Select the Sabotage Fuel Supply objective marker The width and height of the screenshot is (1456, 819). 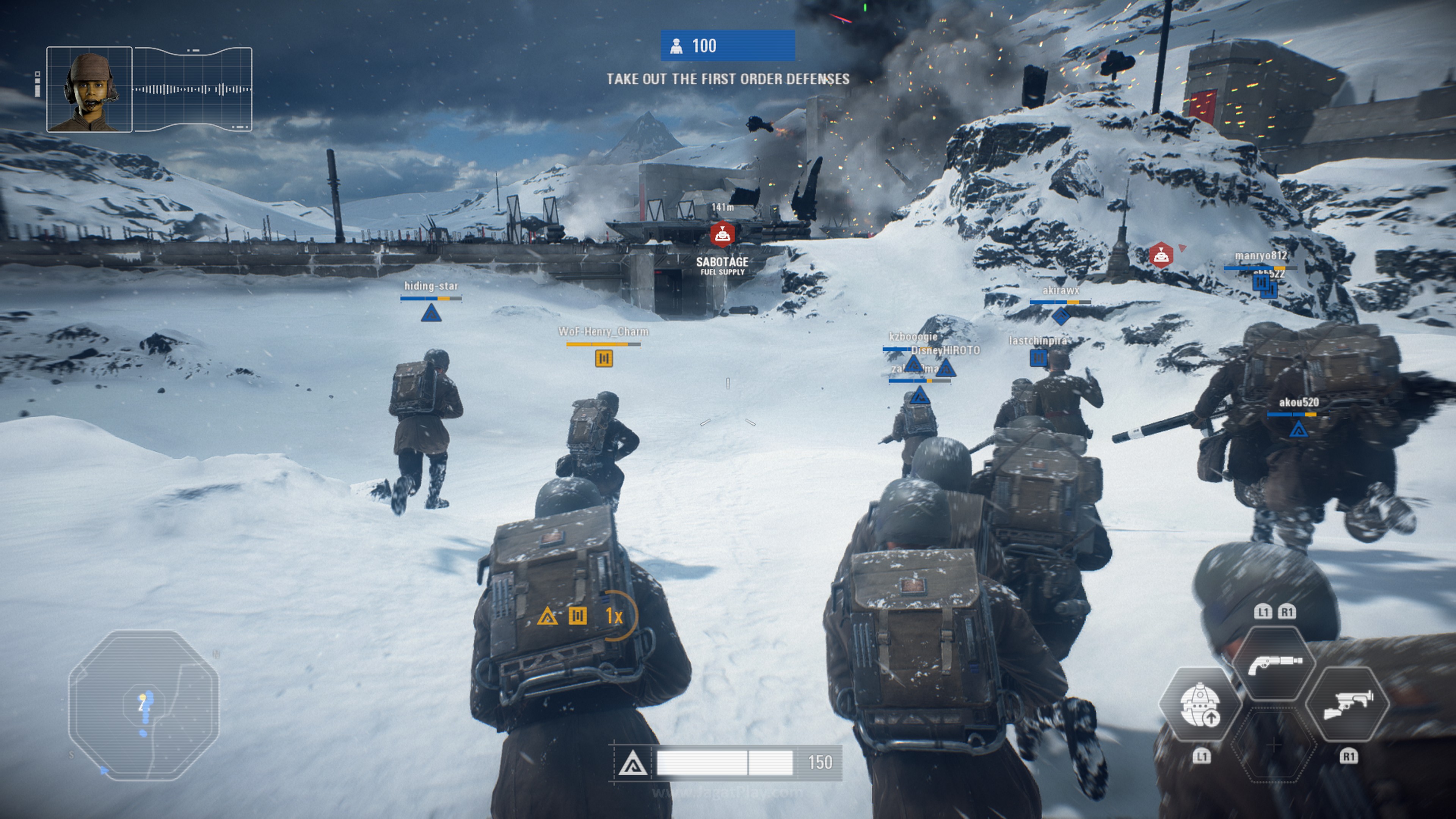[722, 234]
